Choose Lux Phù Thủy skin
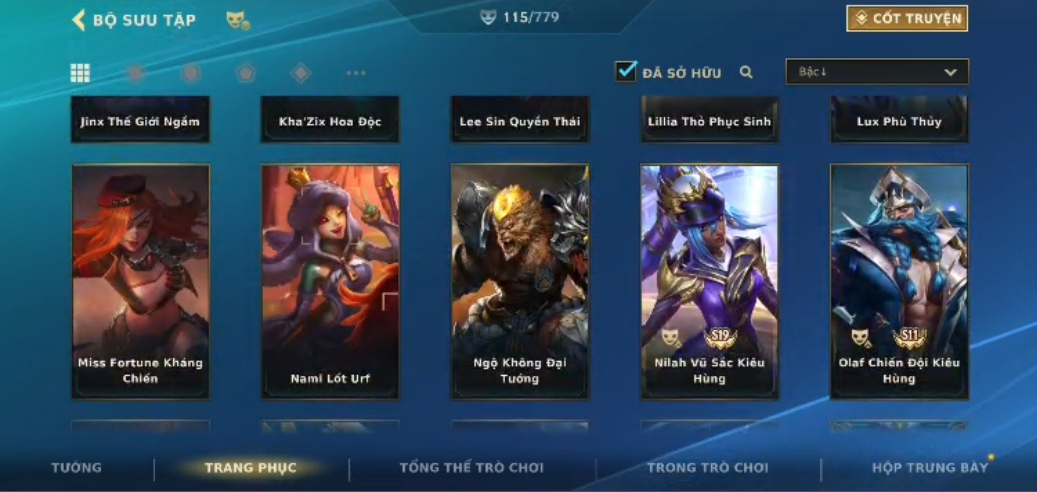This screenshot has width=1037, height=492. tap(899, 121)
